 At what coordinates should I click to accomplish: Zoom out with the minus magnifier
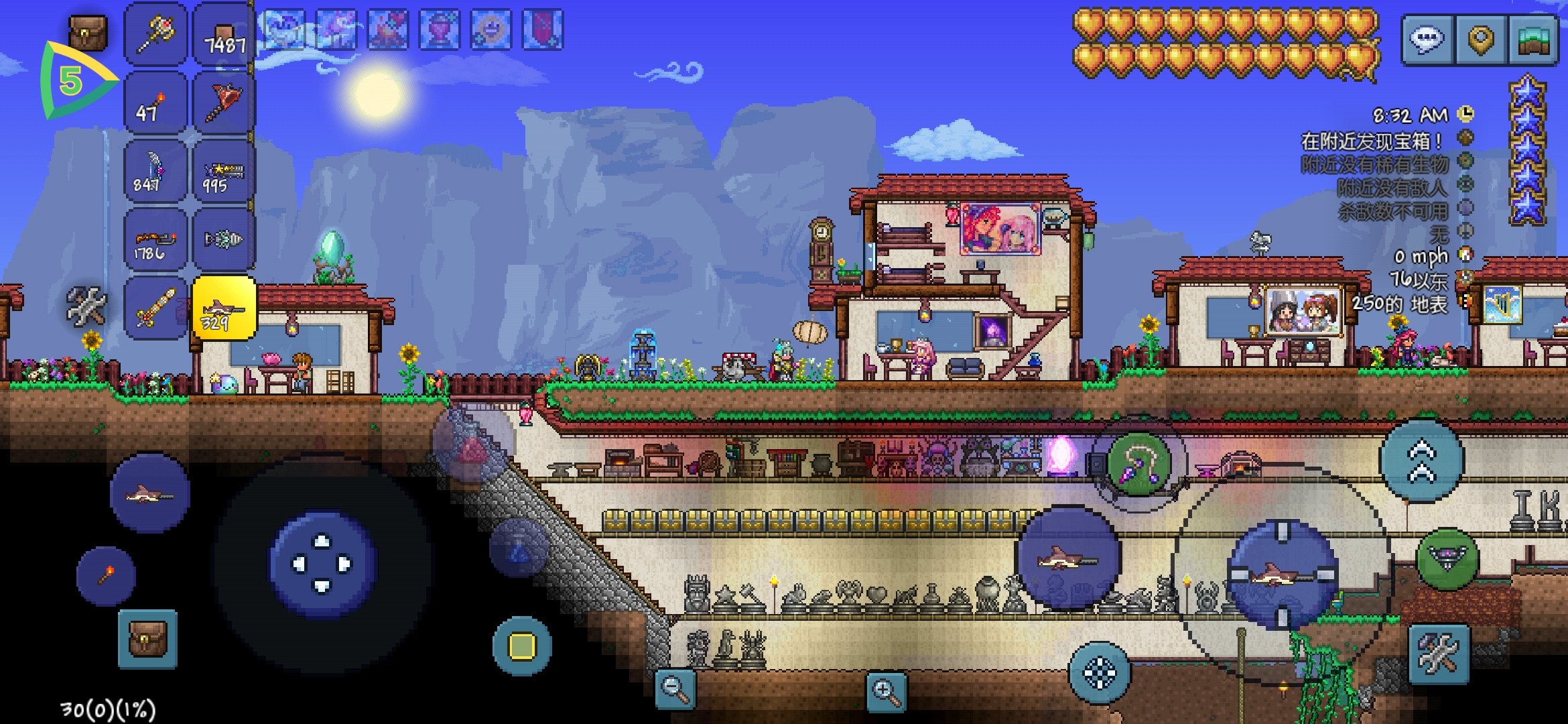click(x=675, y=688)
